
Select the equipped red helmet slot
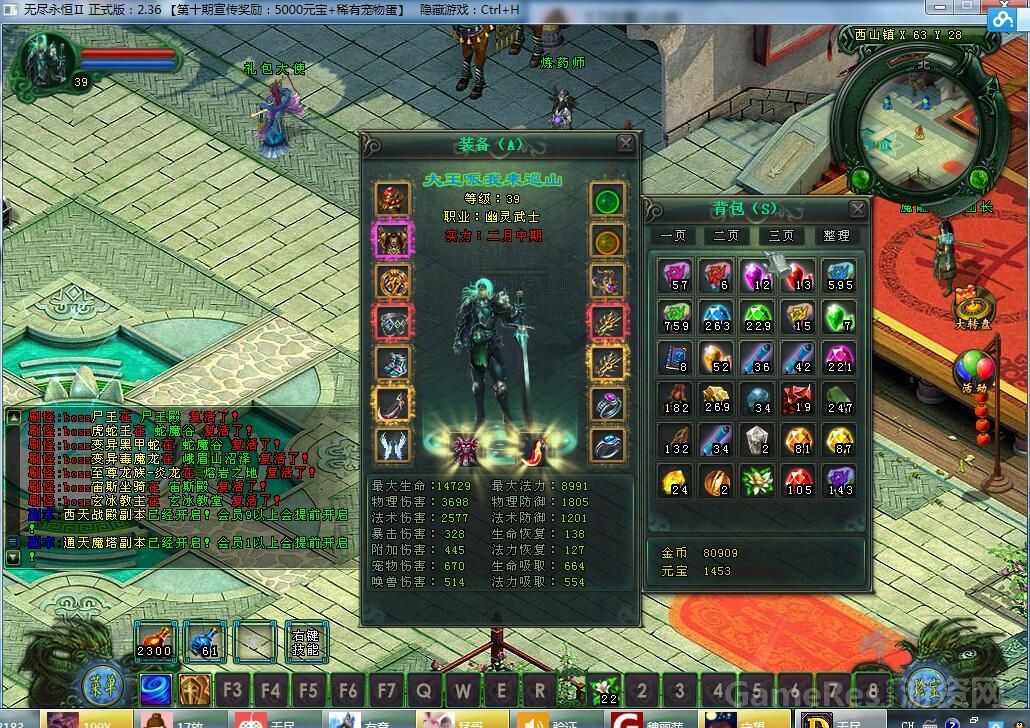[393, 199]
